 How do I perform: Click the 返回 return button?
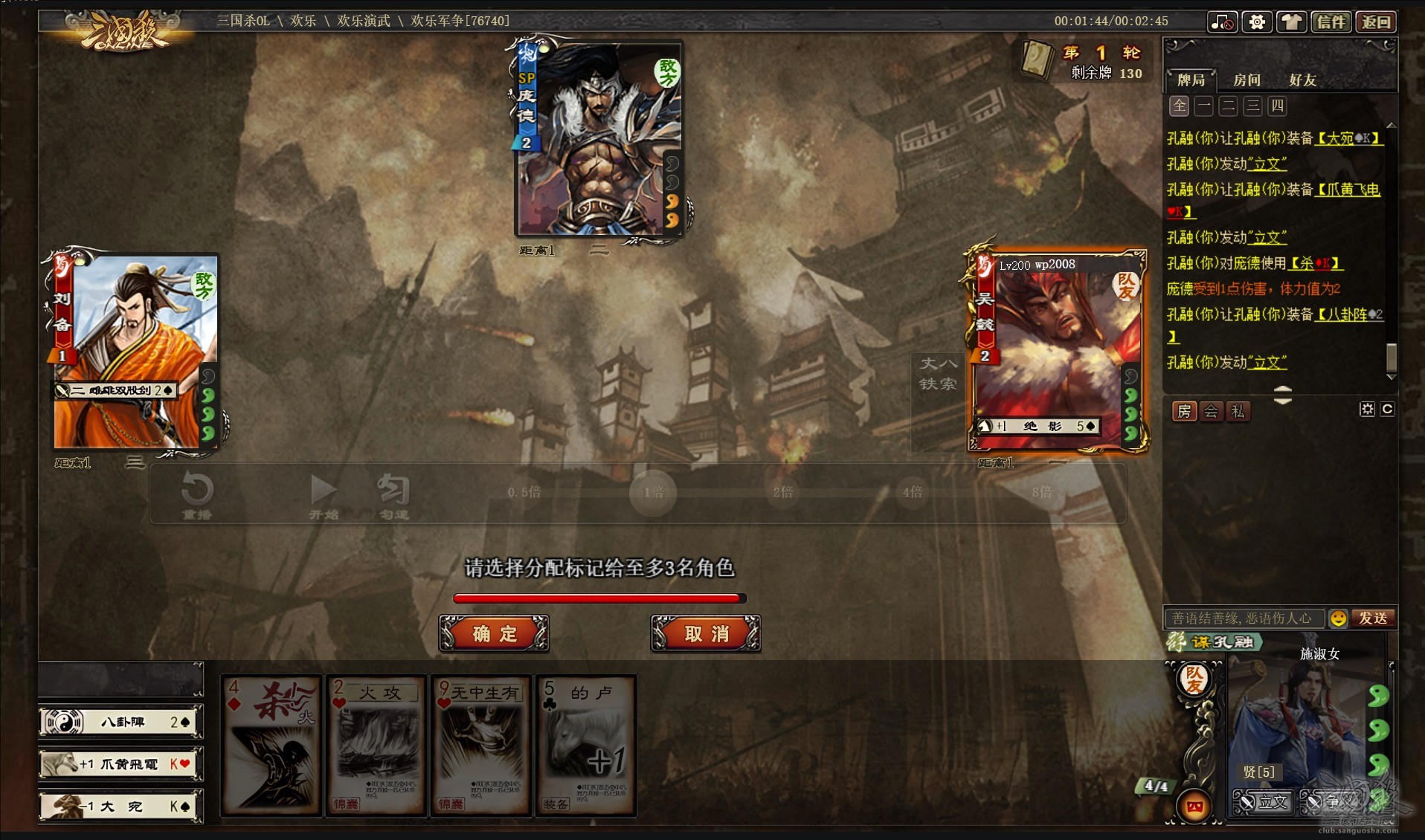coord(1376,22)
